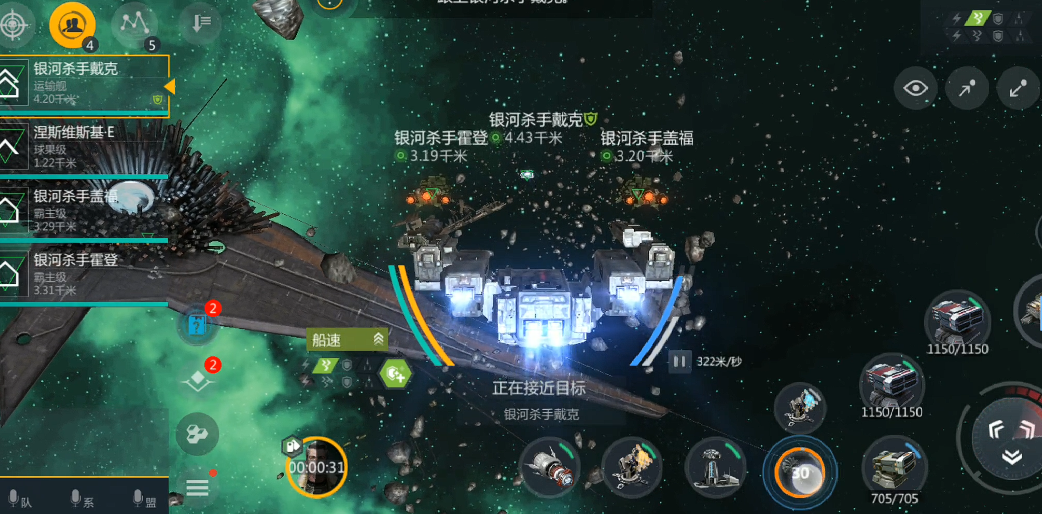Click the green hexagon plus button
This screenshot has width=1042, height=514.
coord(395,373)
